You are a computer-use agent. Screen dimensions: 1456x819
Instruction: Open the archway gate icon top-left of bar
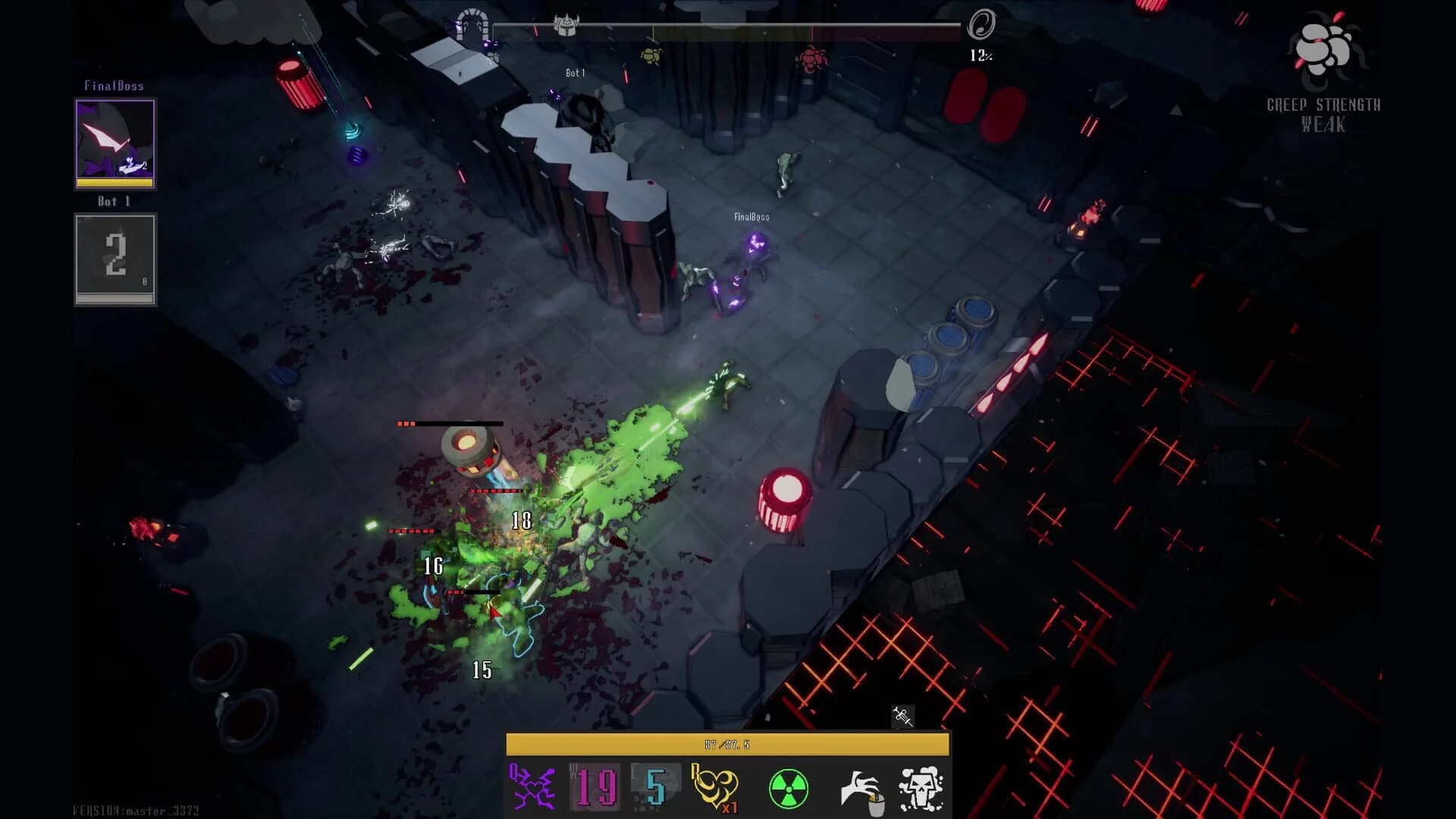[x=472, y=25]
